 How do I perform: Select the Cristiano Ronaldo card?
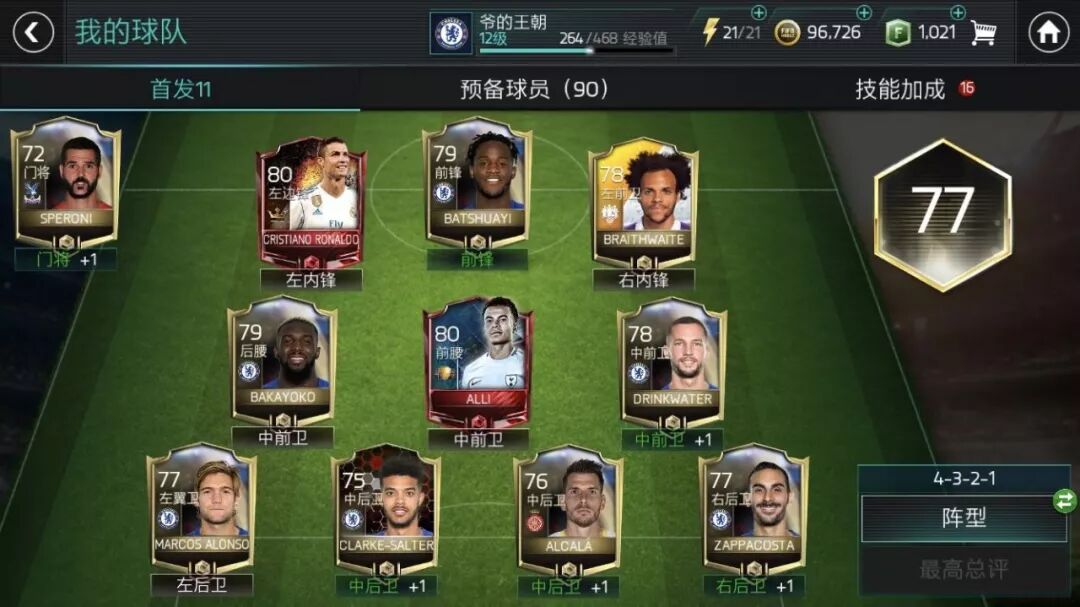(x=311, y=202)
